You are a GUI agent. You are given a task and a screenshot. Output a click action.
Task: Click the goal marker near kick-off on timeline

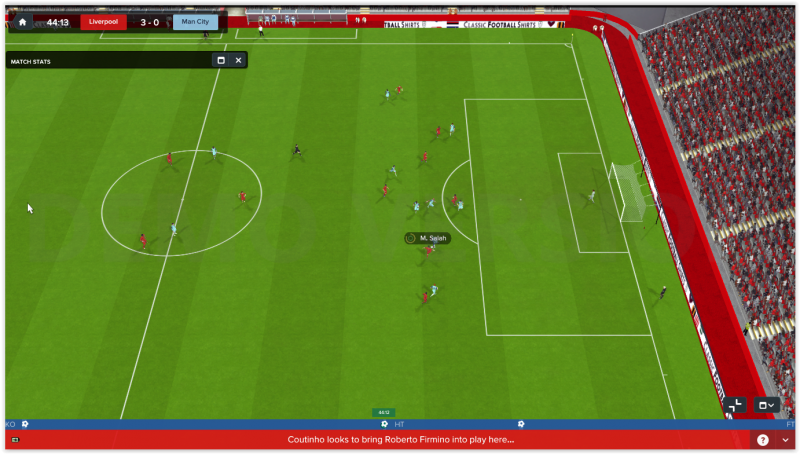coord(25,424)
